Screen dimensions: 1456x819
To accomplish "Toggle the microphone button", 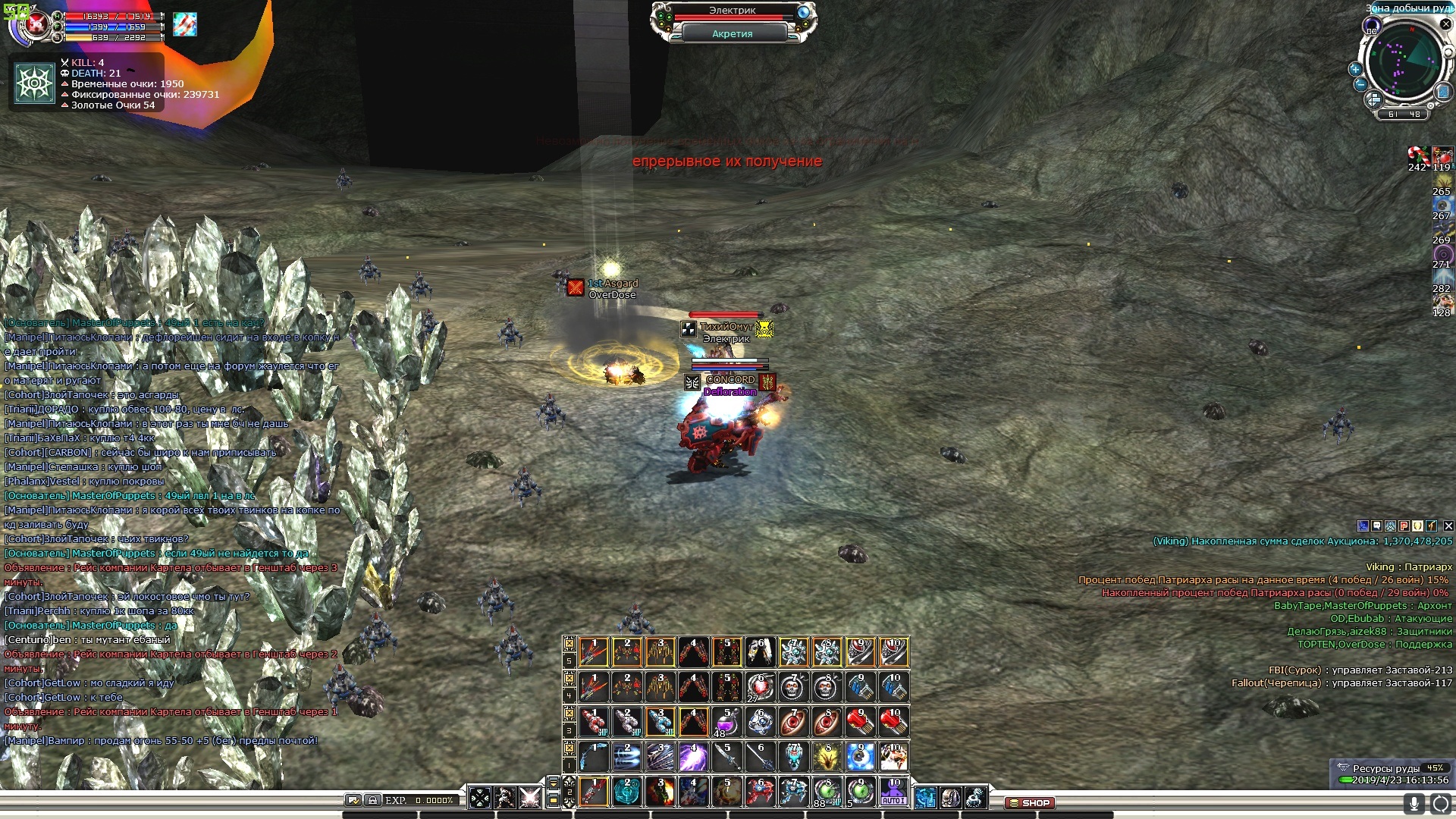I will click(1413, 803).
